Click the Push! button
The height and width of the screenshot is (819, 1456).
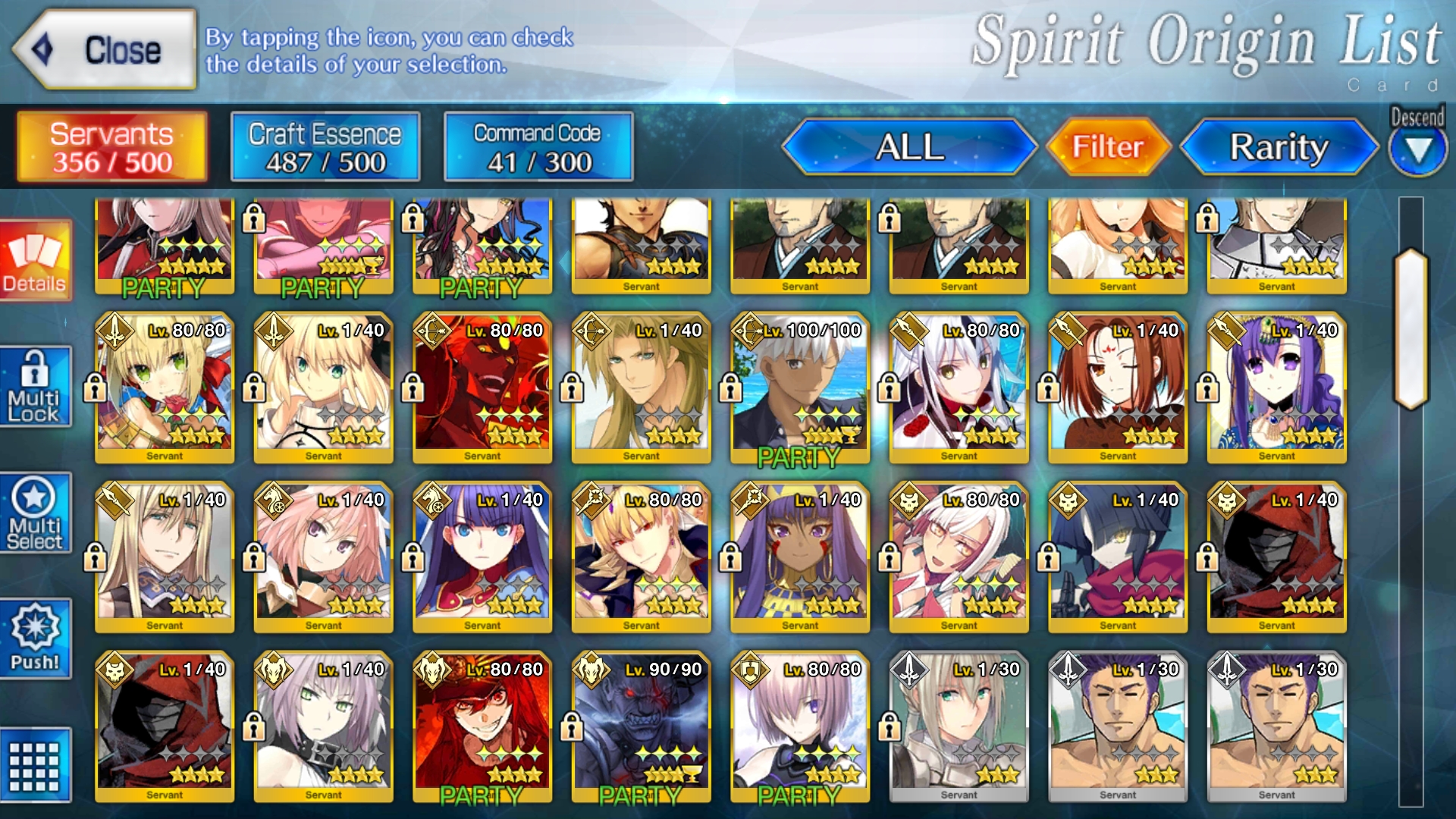35,639
